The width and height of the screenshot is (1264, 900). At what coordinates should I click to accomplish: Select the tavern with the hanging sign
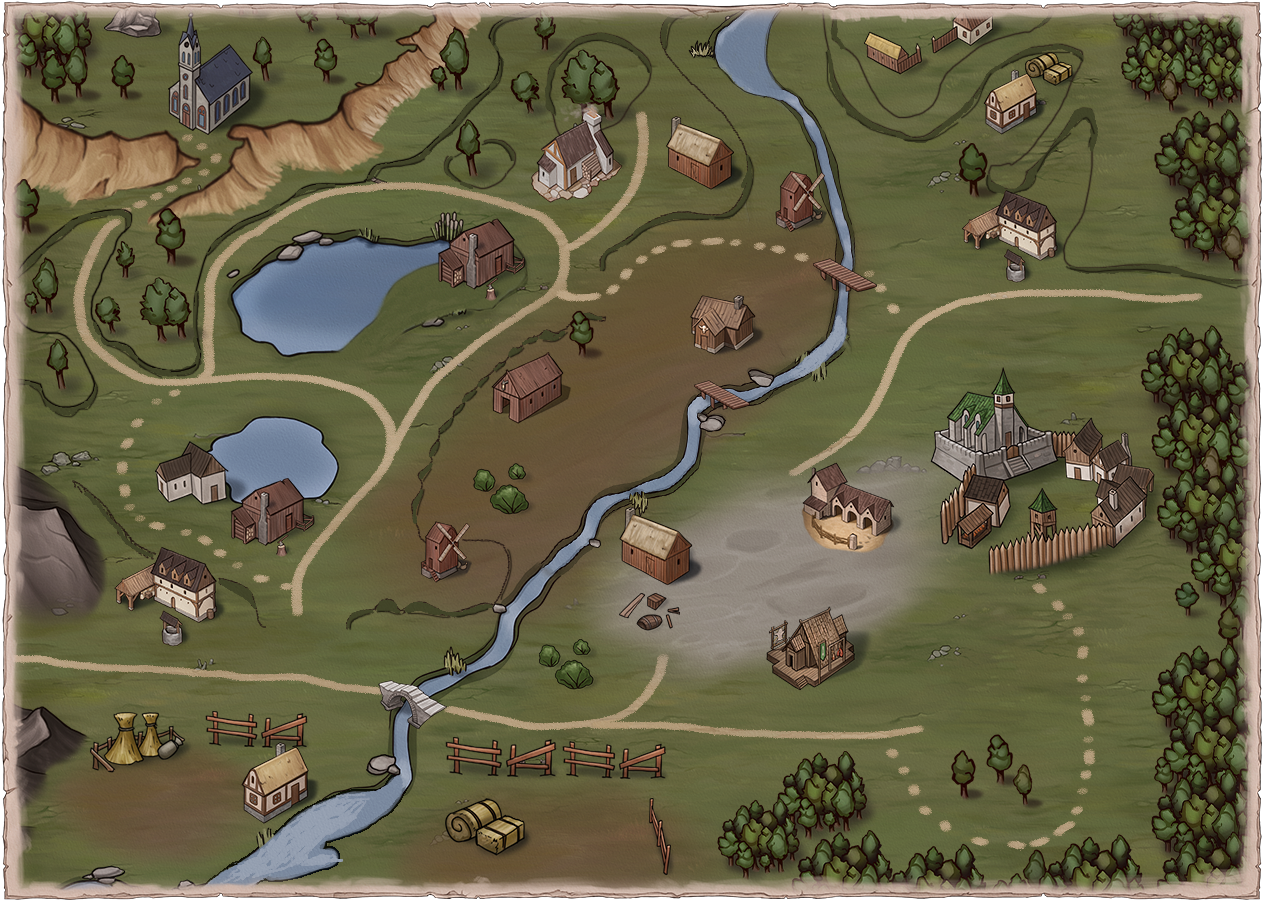point(812,646)
